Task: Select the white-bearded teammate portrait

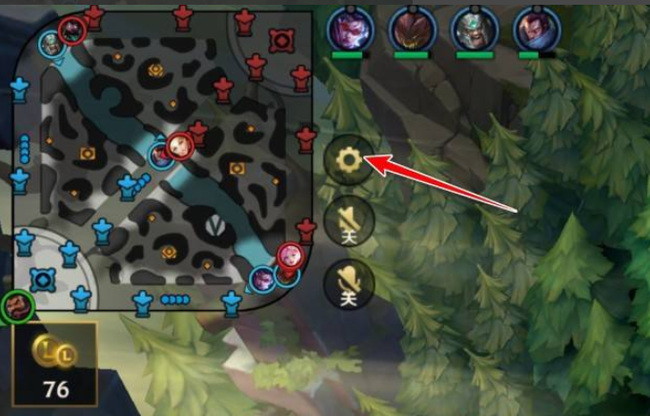Action: click(473, 27)
